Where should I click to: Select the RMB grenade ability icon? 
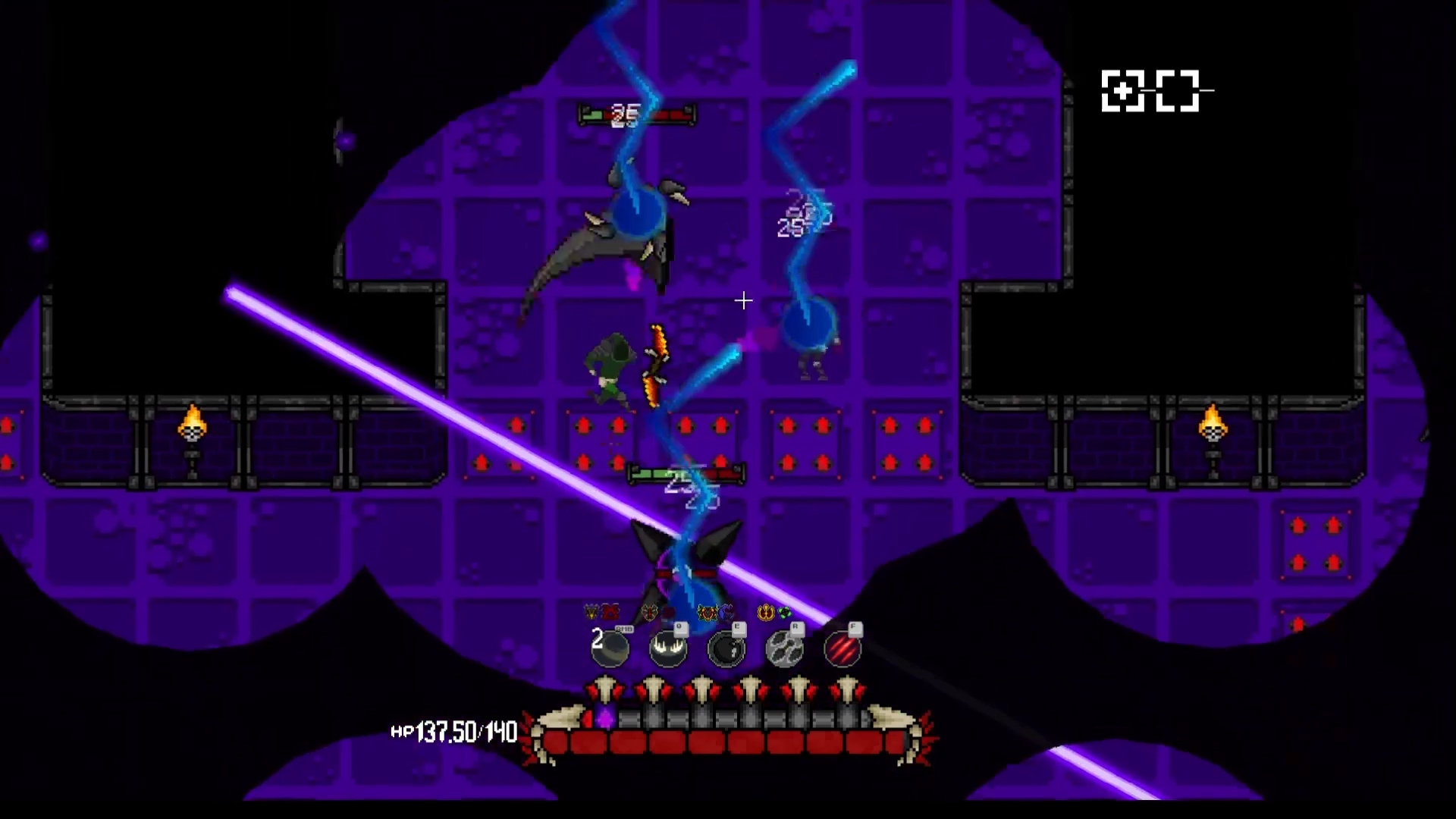[x=610, y=650]
